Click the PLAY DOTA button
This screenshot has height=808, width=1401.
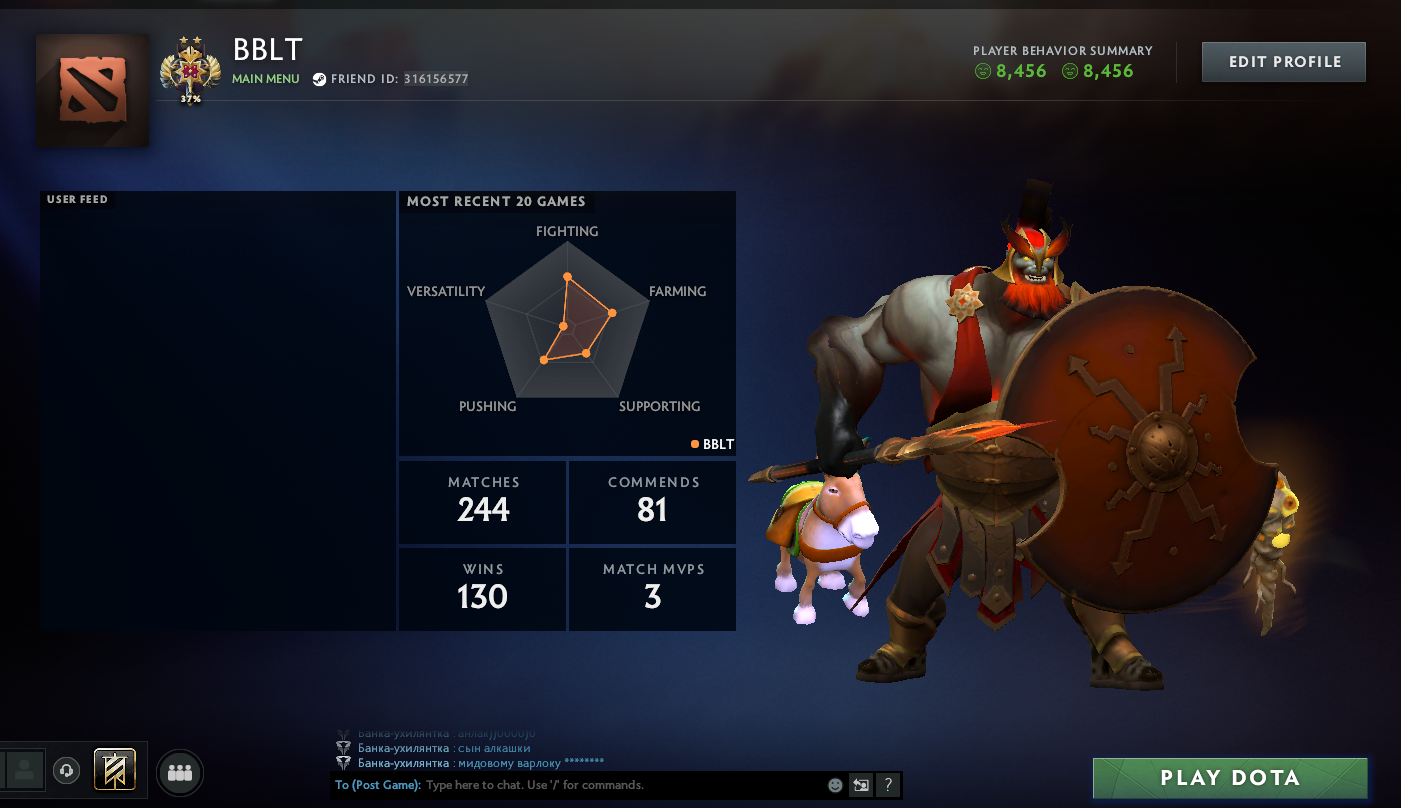coord(1229,777)
